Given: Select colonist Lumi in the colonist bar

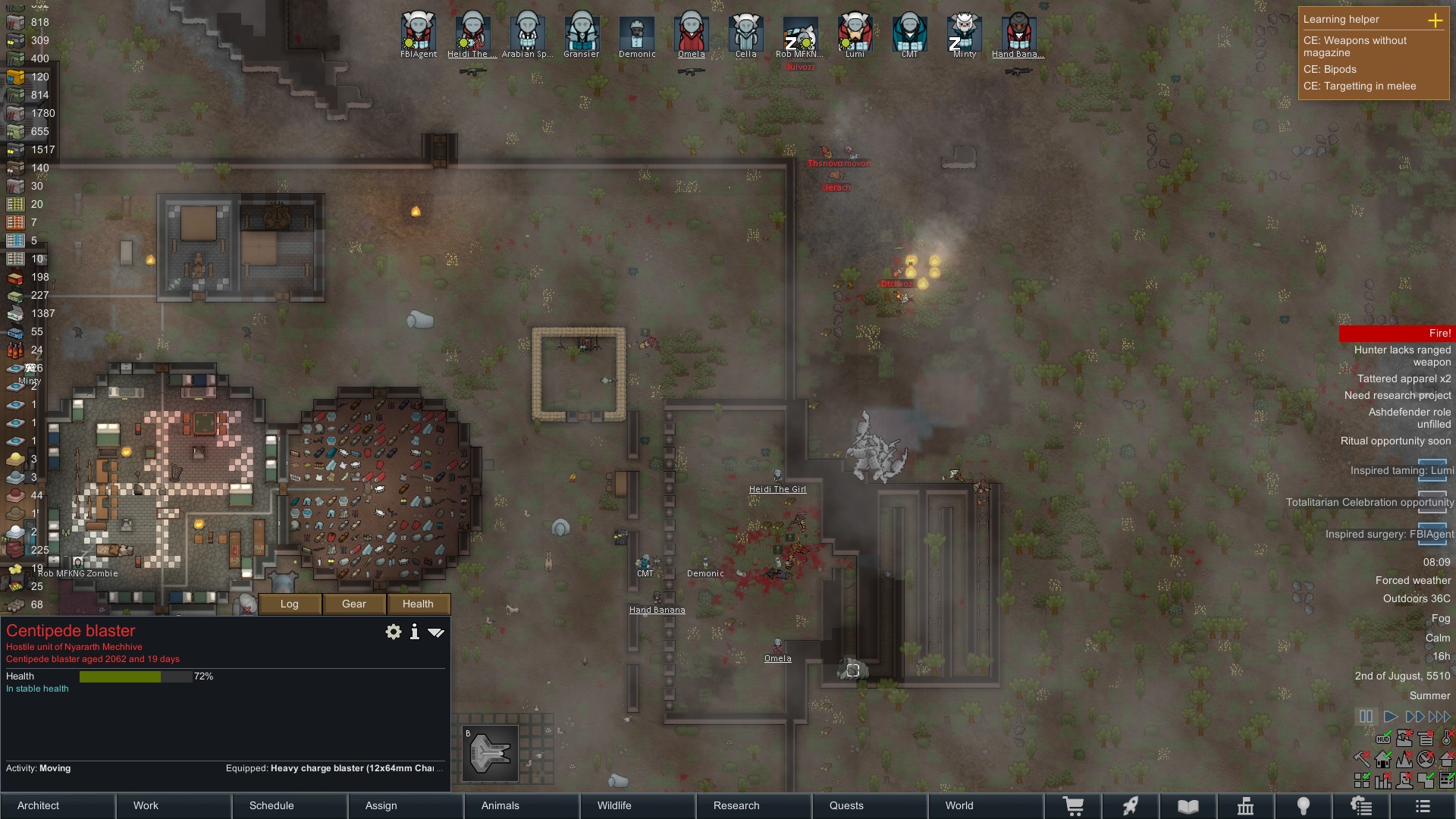Looking at the screenshot, I should click(855, 32).
